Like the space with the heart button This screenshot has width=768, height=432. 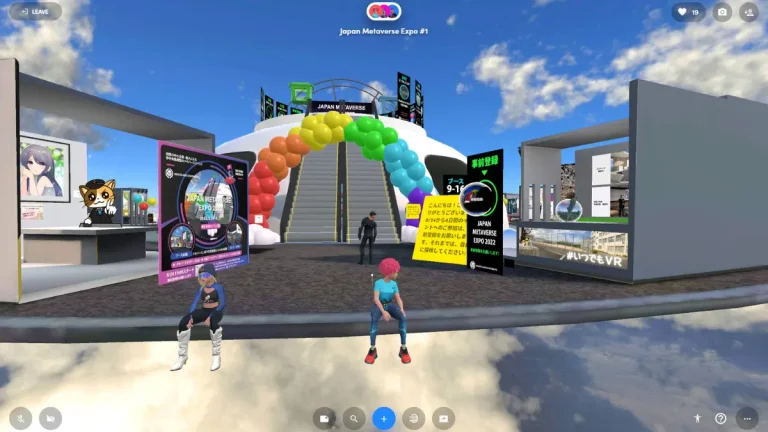688,12
